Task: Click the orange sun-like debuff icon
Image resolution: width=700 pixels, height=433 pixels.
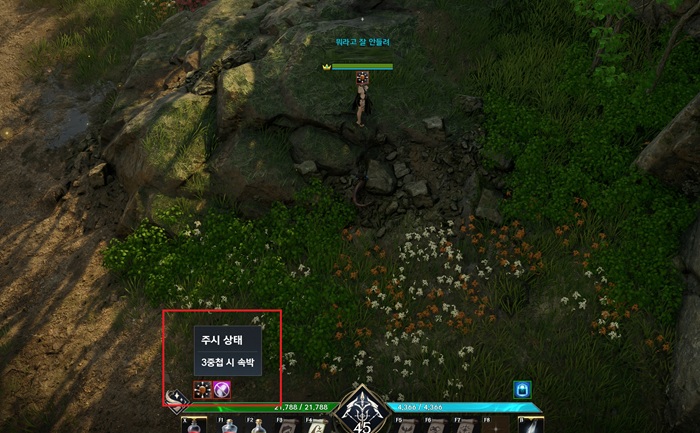Action: pos(202,390)
